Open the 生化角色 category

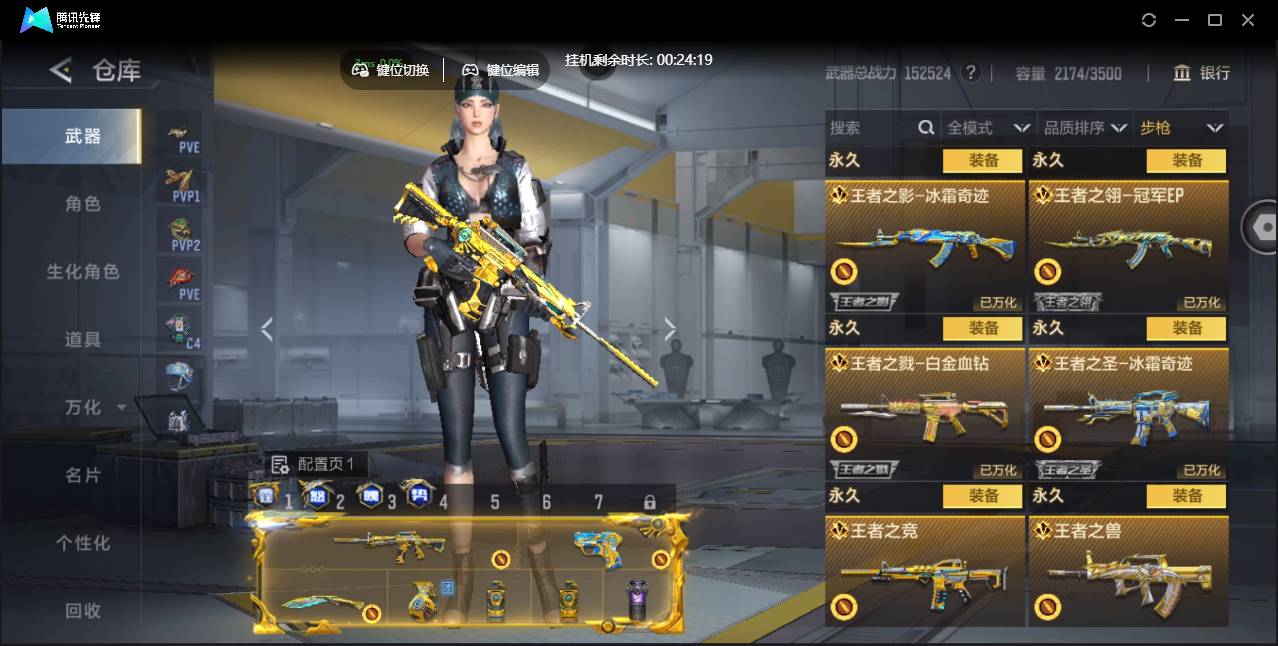83,272
